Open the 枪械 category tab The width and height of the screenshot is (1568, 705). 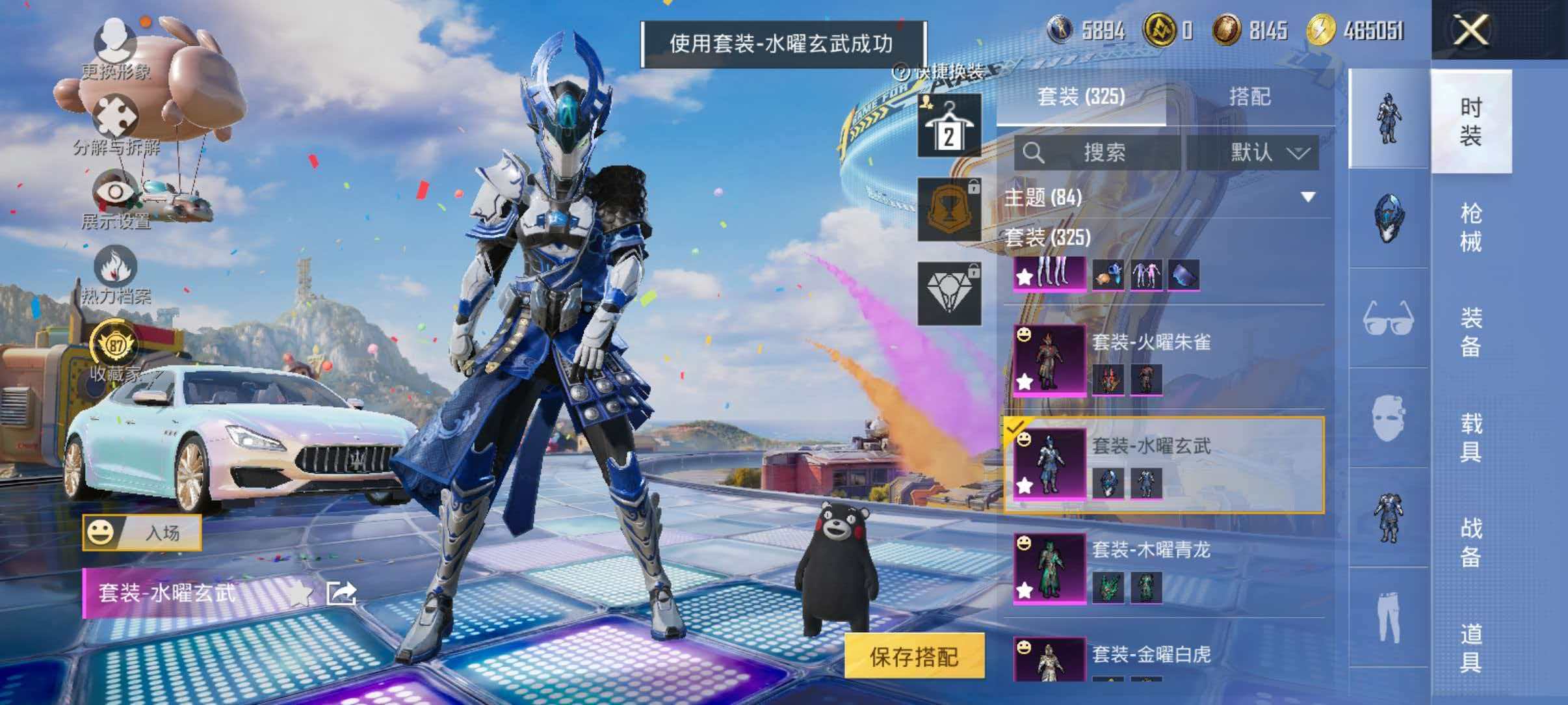[x=1471, y=224]
